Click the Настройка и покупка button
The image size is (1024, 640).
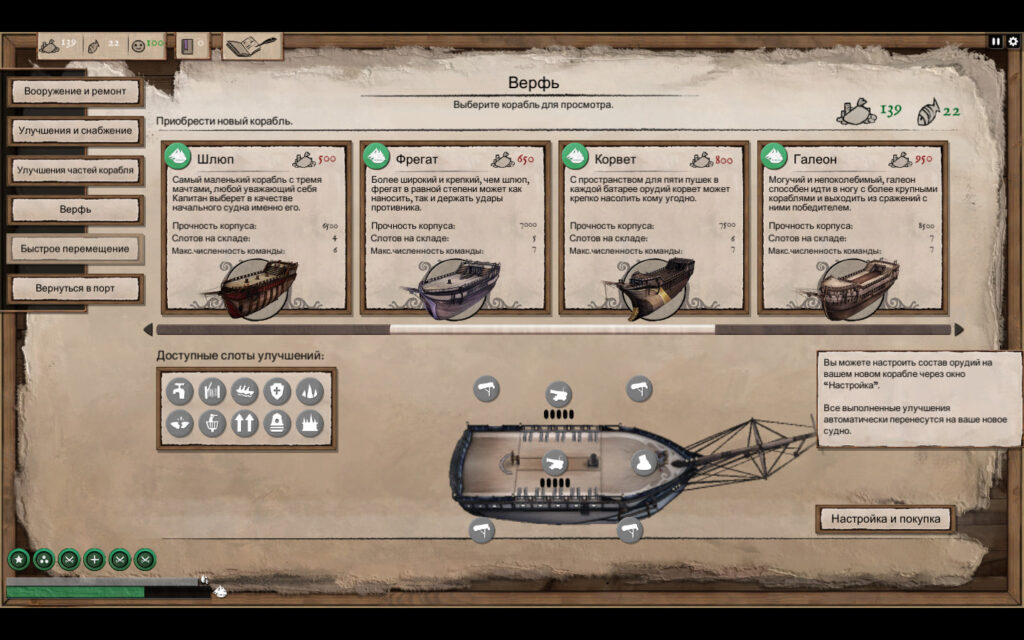[886, 519]
